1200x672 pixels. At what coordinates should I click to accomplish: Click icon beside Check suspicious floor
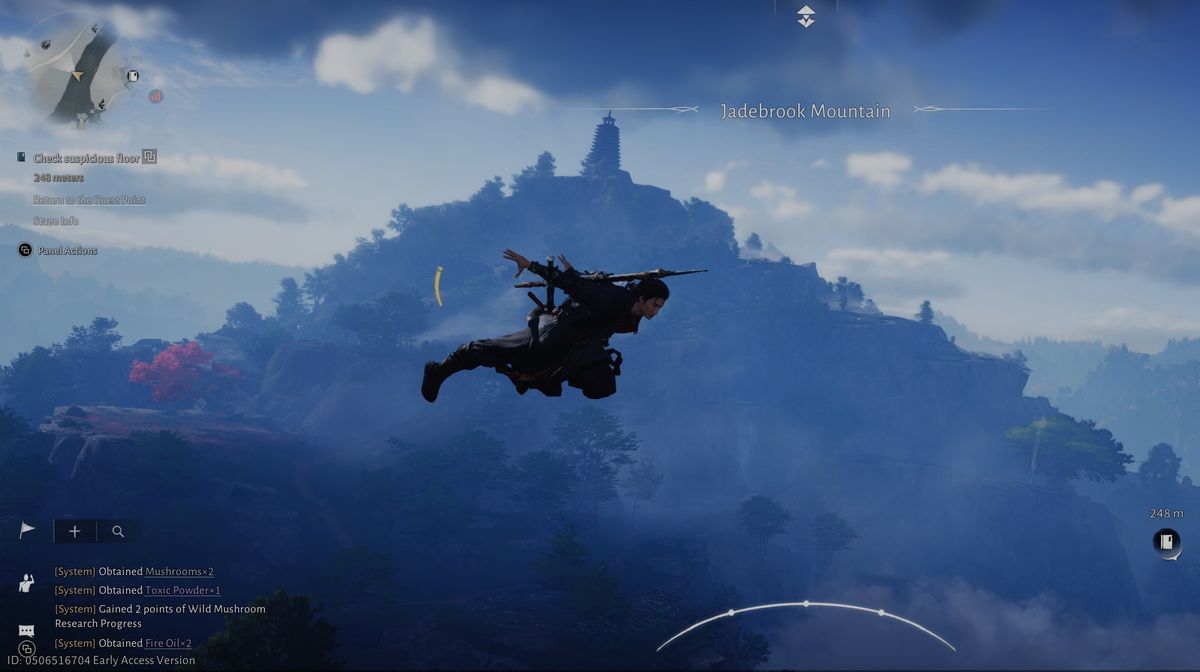(149, 156)
